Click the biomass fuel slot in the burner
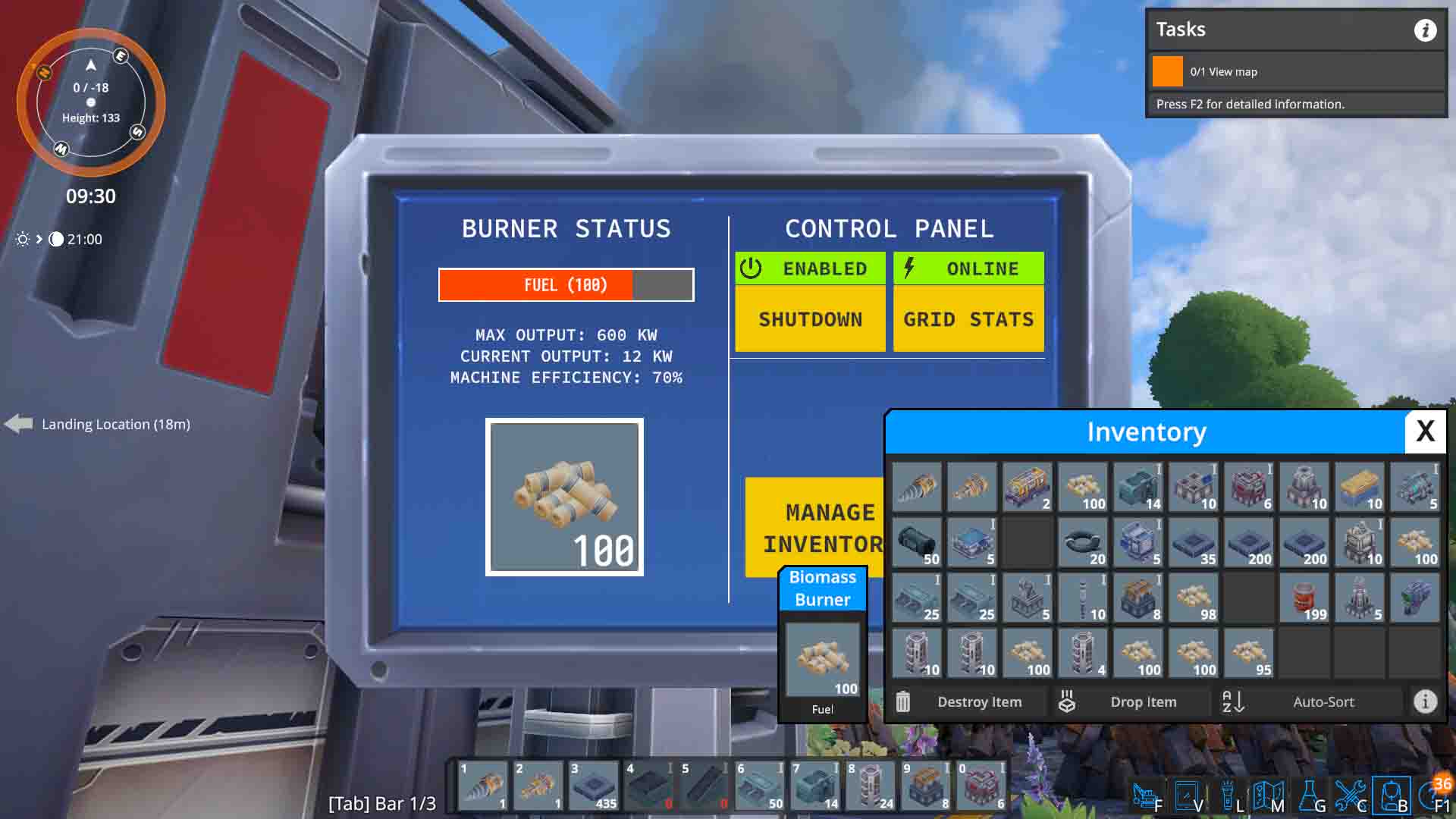This screenshot has height=819, width=1456. 564,497
